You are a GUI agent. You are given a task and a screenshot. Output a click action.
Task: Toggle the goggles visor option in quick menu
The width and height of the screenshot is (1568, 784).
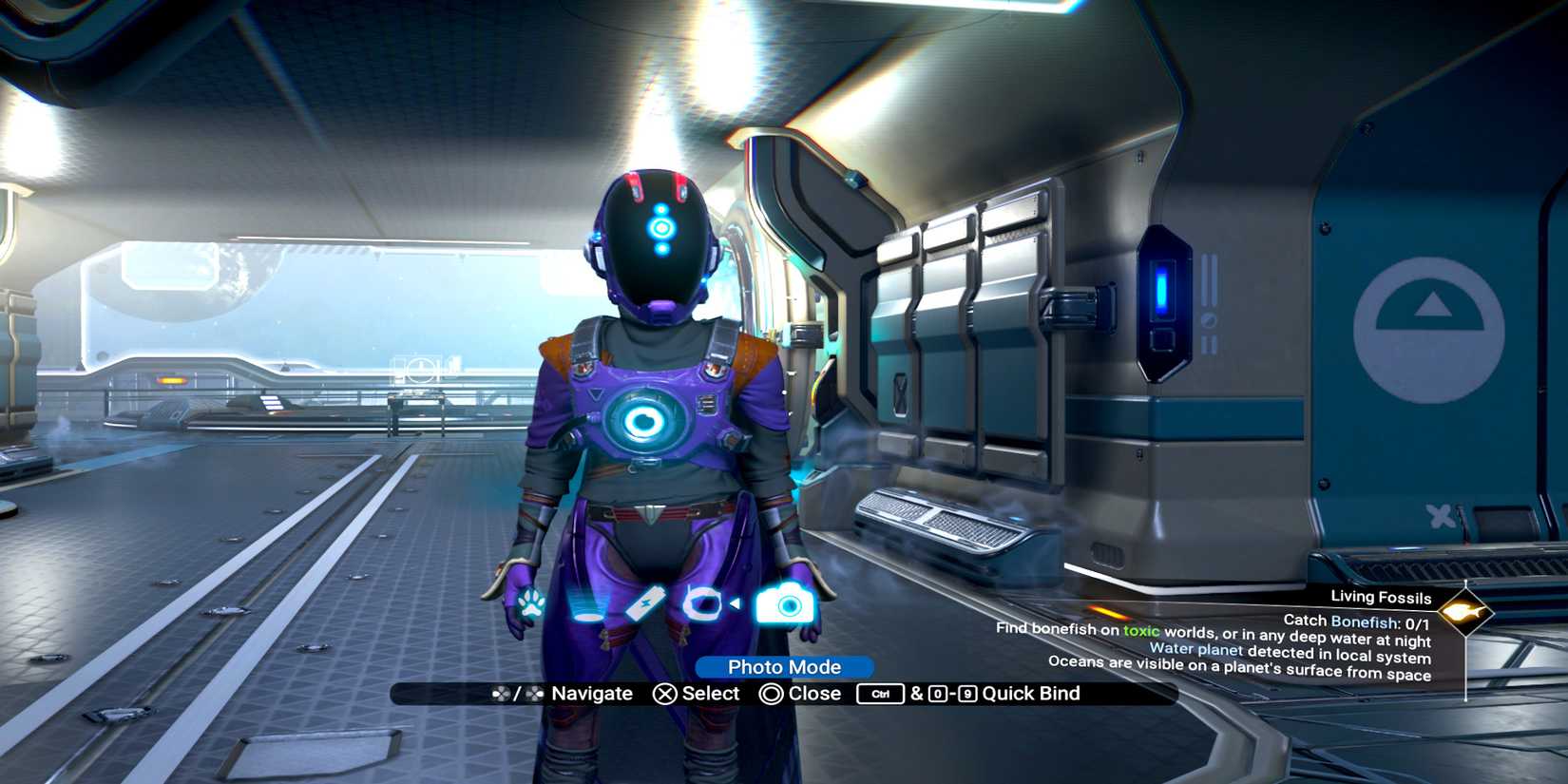coord(702,603)
